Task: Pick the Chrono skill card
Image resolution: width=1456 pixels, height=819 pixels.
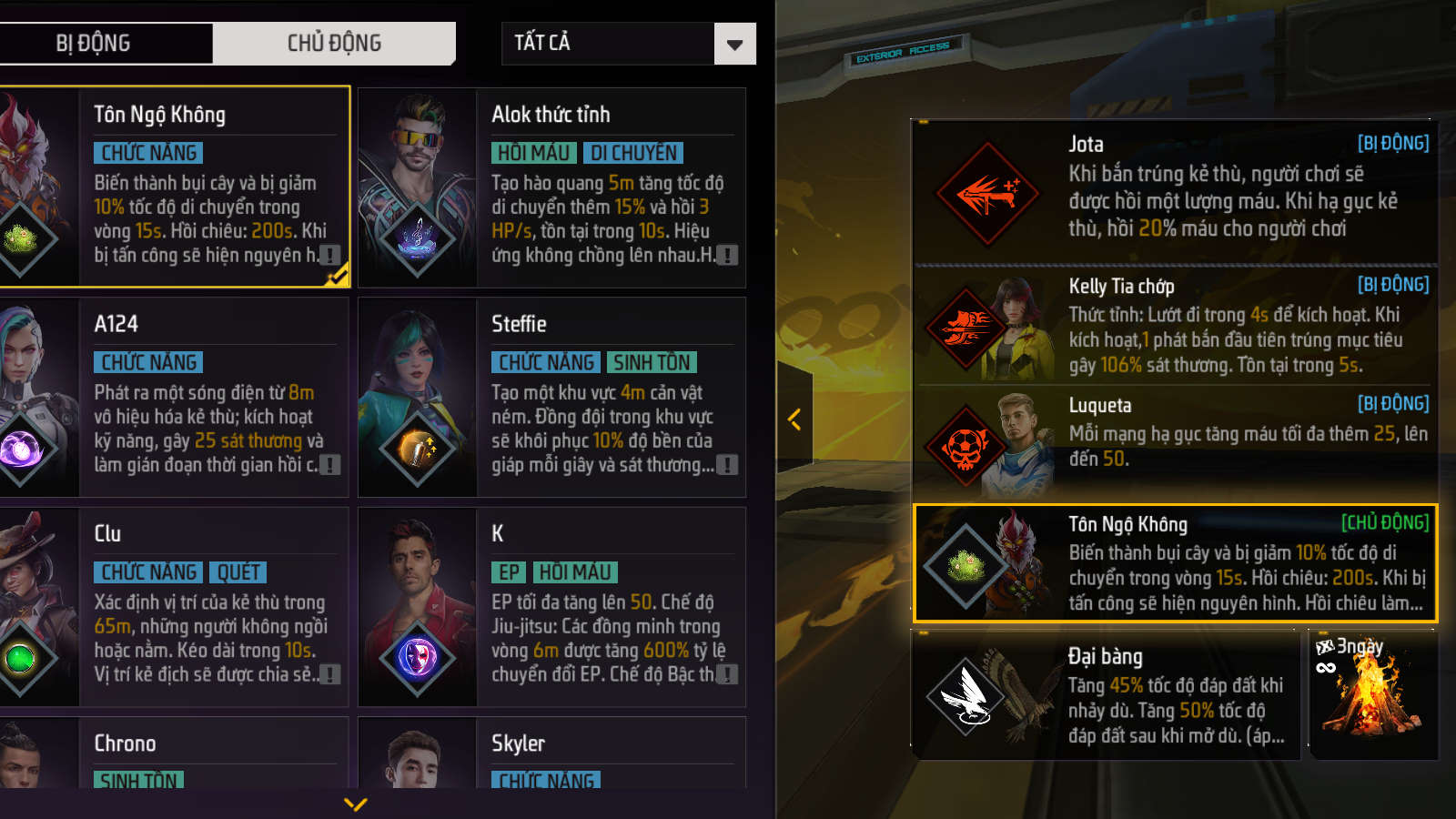Action: tap(173, 753)
